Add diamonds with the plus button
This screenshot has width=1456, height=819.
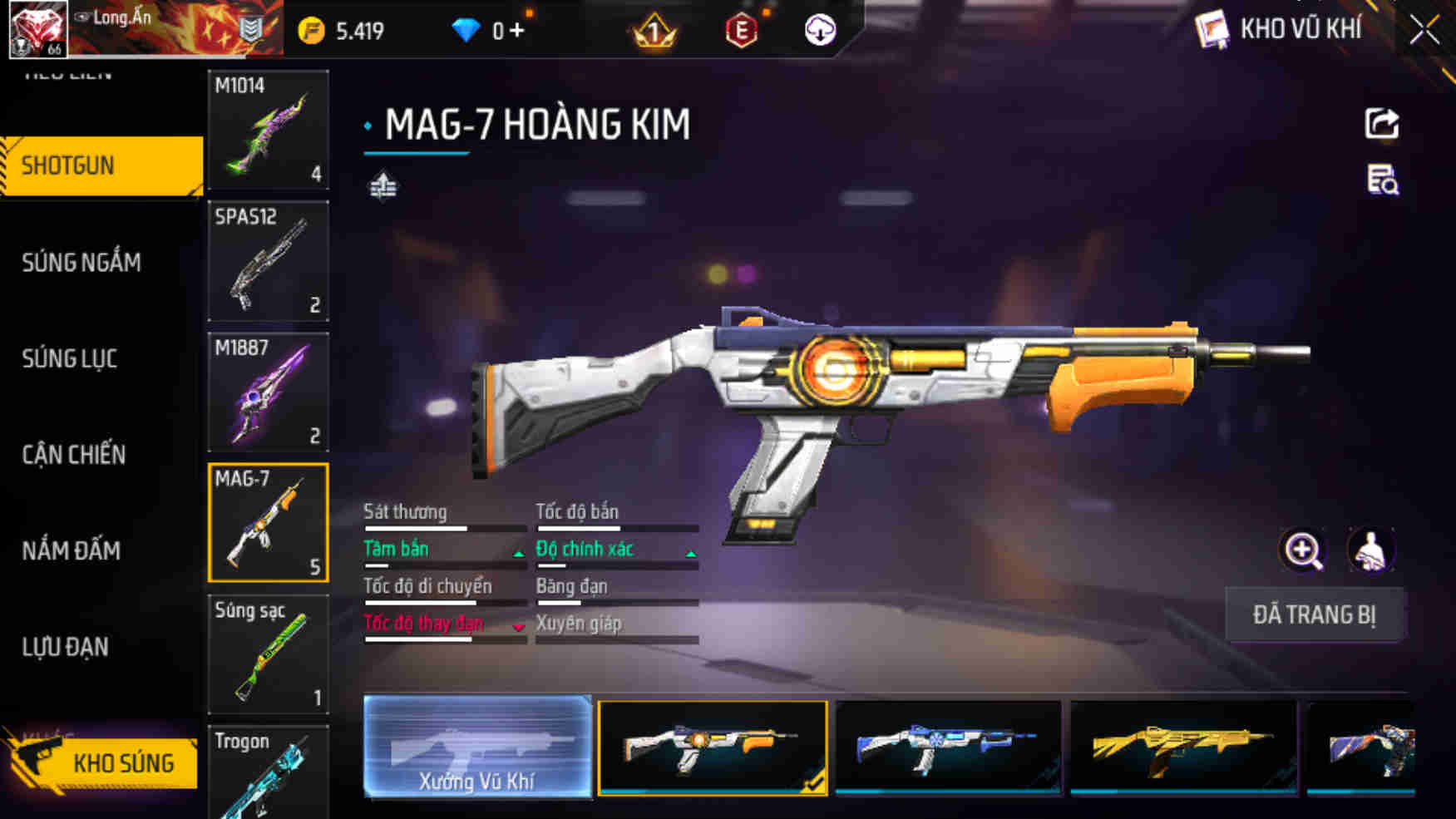[517, 31]
